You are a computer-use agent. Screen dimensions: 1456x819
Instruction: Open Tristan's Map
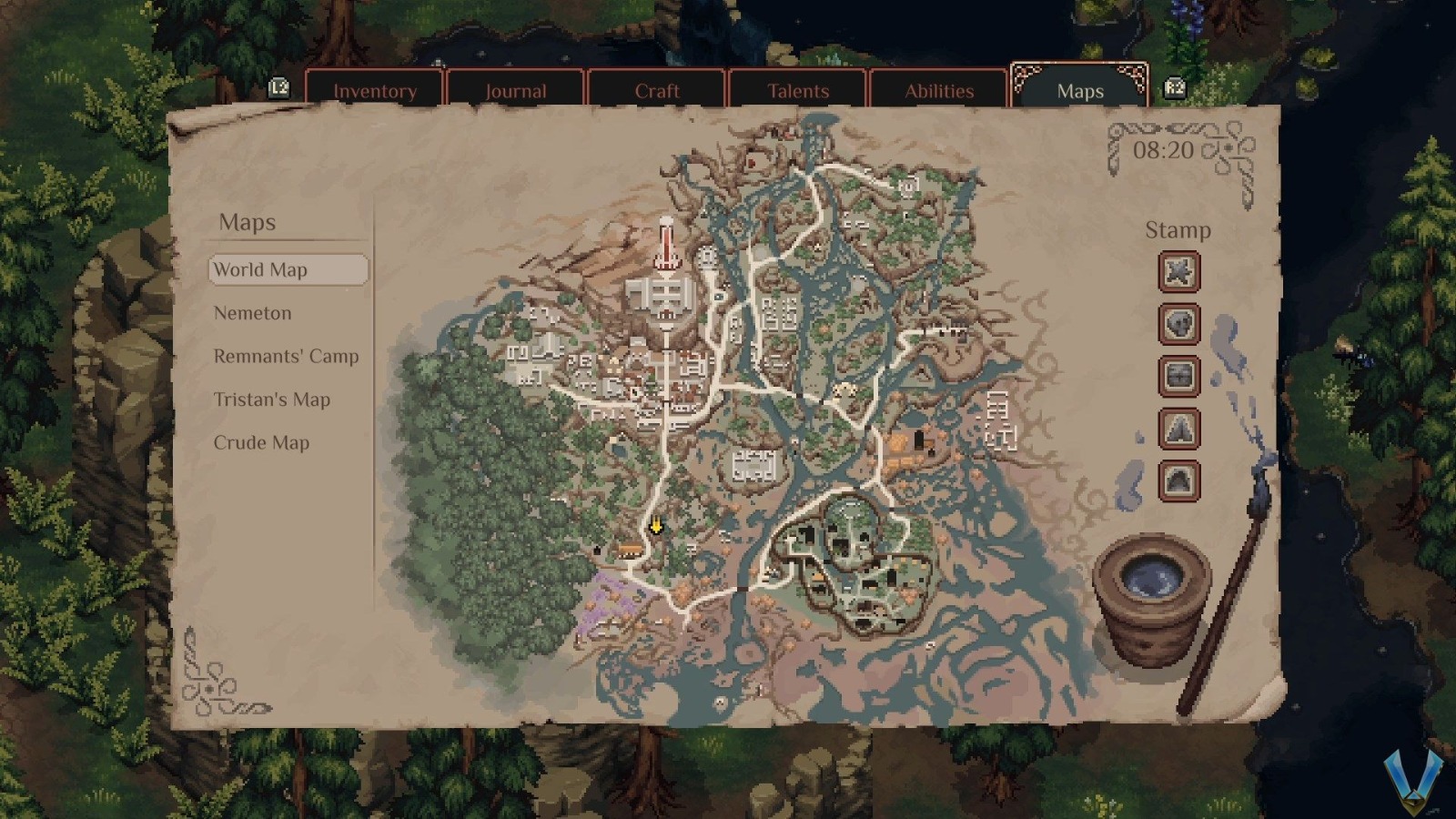[x=270, y=399]
